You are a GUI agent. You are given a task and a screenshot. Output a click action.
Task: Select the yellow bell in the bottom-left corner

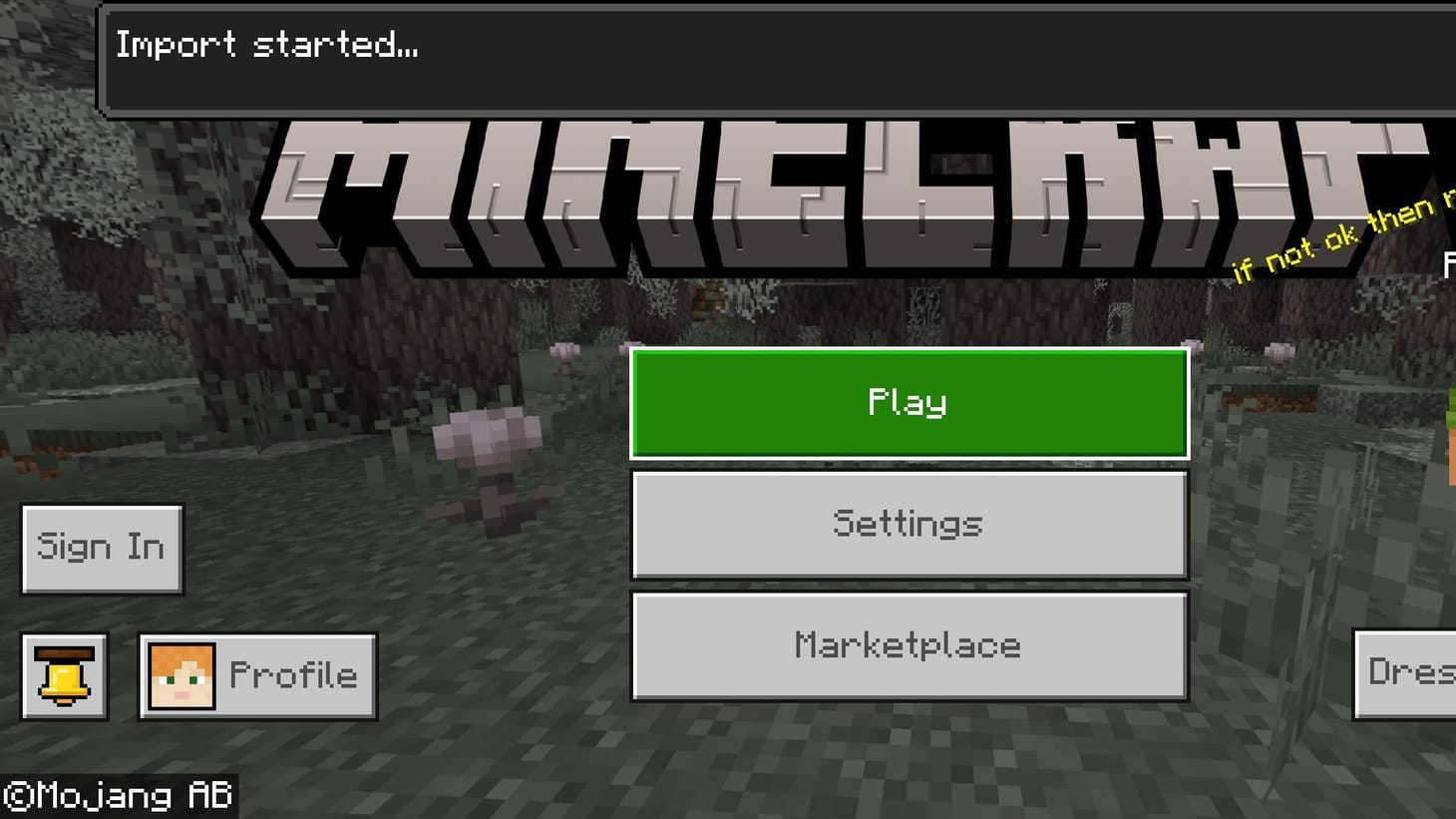(64, 675)
